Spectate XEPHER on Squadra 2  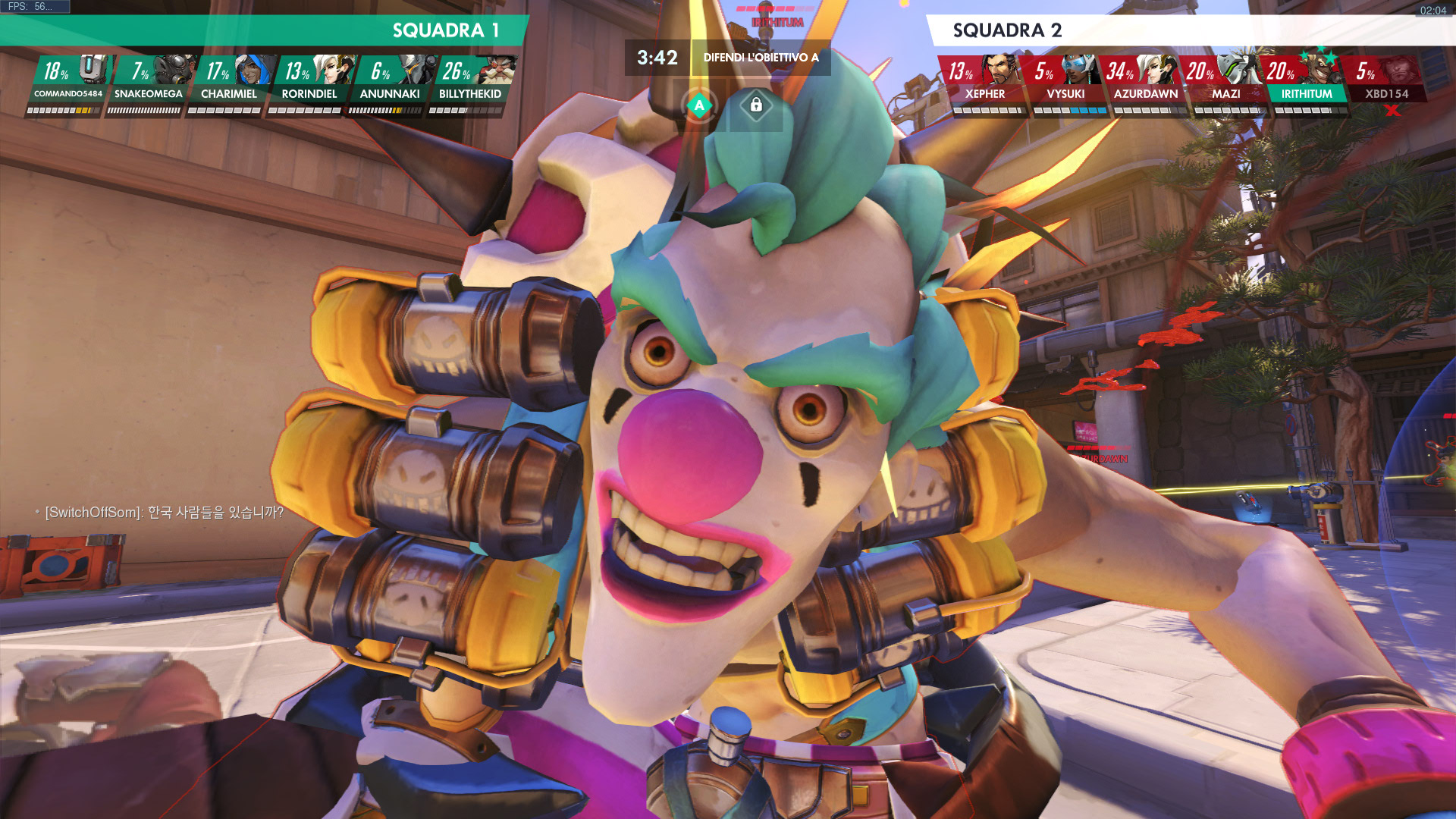(x=984, y=83)
